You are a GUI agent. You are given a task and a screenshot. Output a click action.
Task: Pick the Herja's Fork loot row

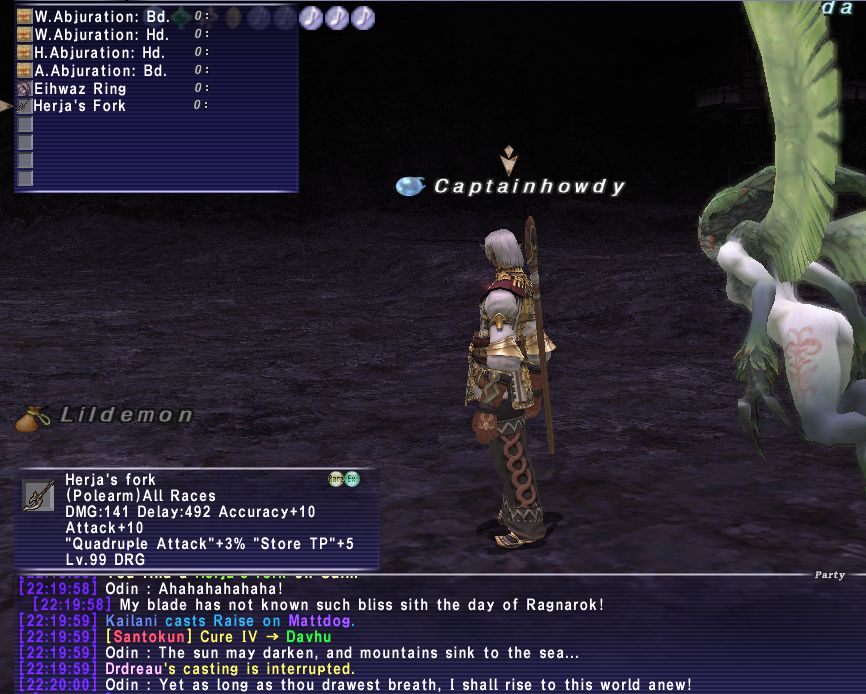tap(80, 105)
